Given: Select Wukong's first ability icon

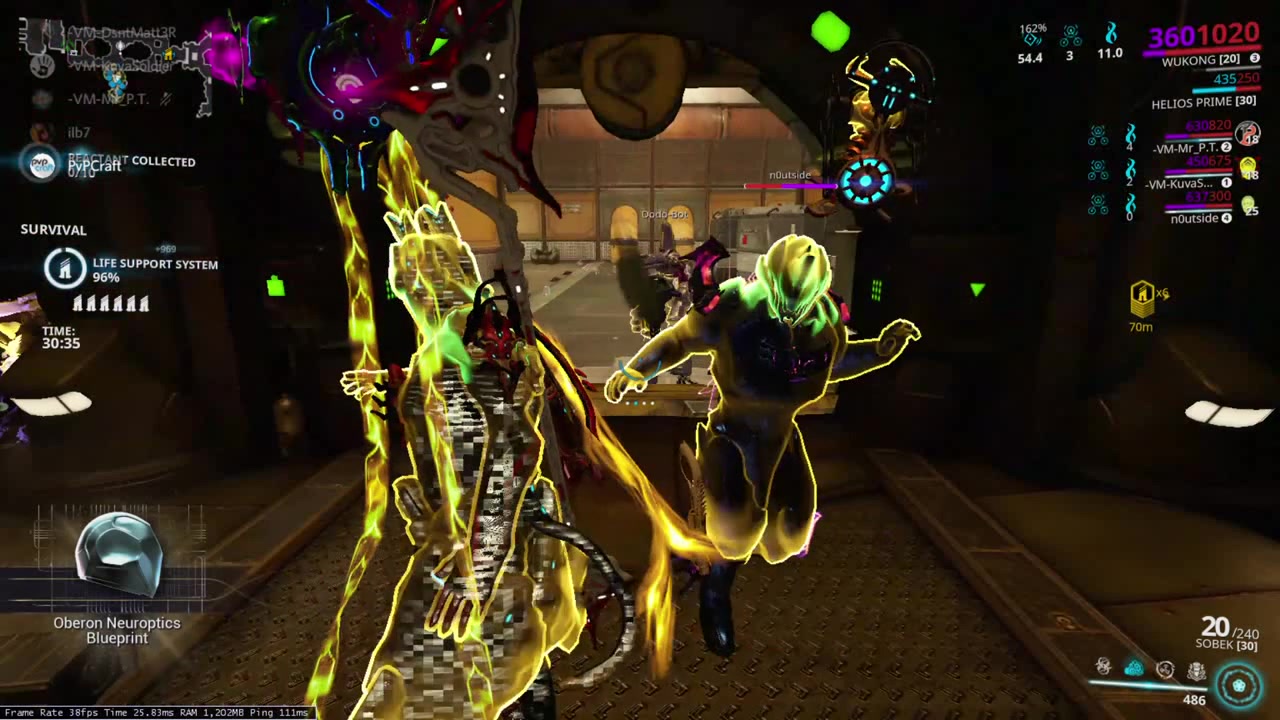Looking at the screenshot, I should [x=1104, y=668].
